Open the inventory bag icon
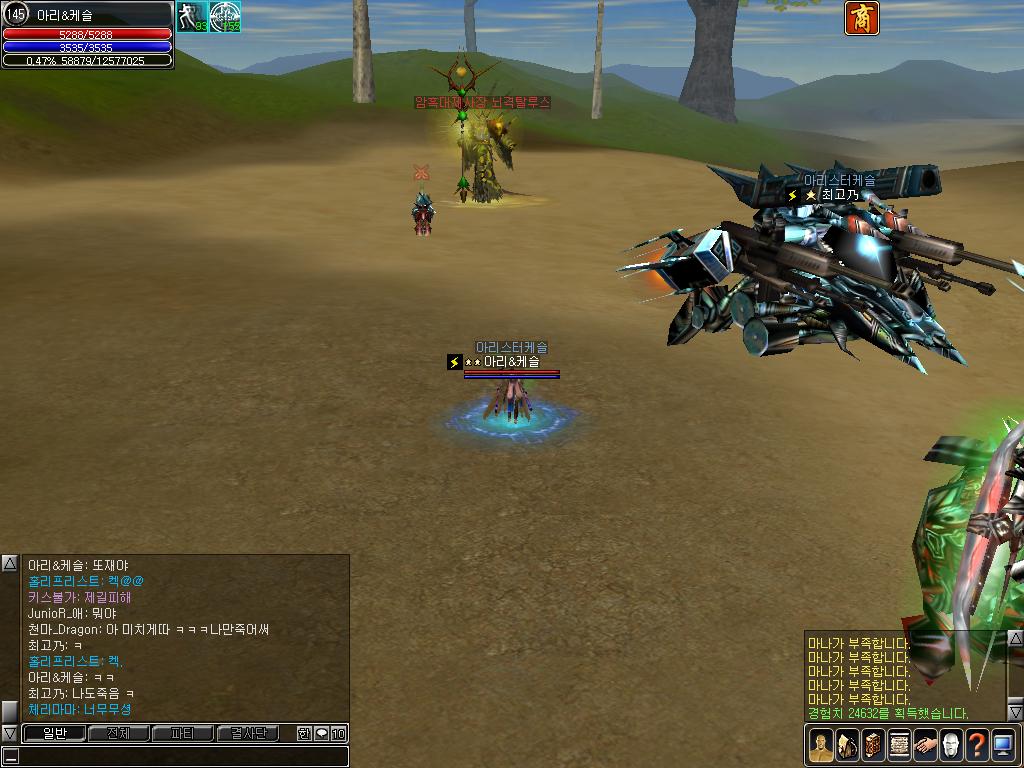The width and height of the screenshot is (1024, 768). pos(847,745)
